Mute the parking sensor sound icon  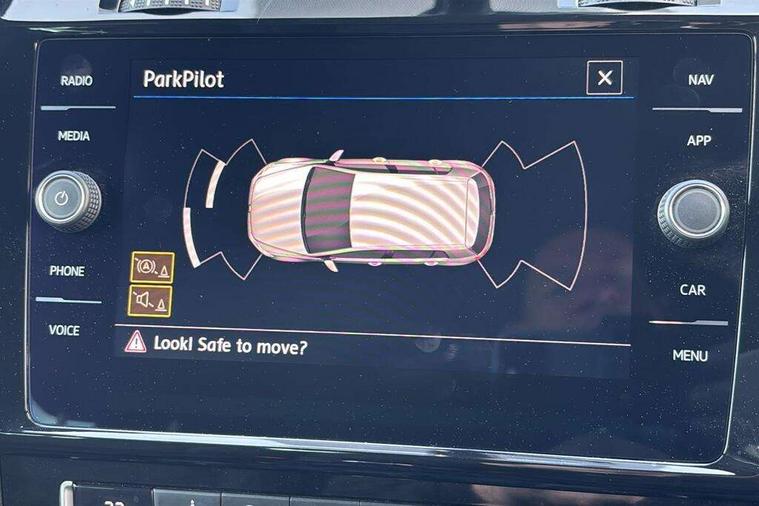150,300
